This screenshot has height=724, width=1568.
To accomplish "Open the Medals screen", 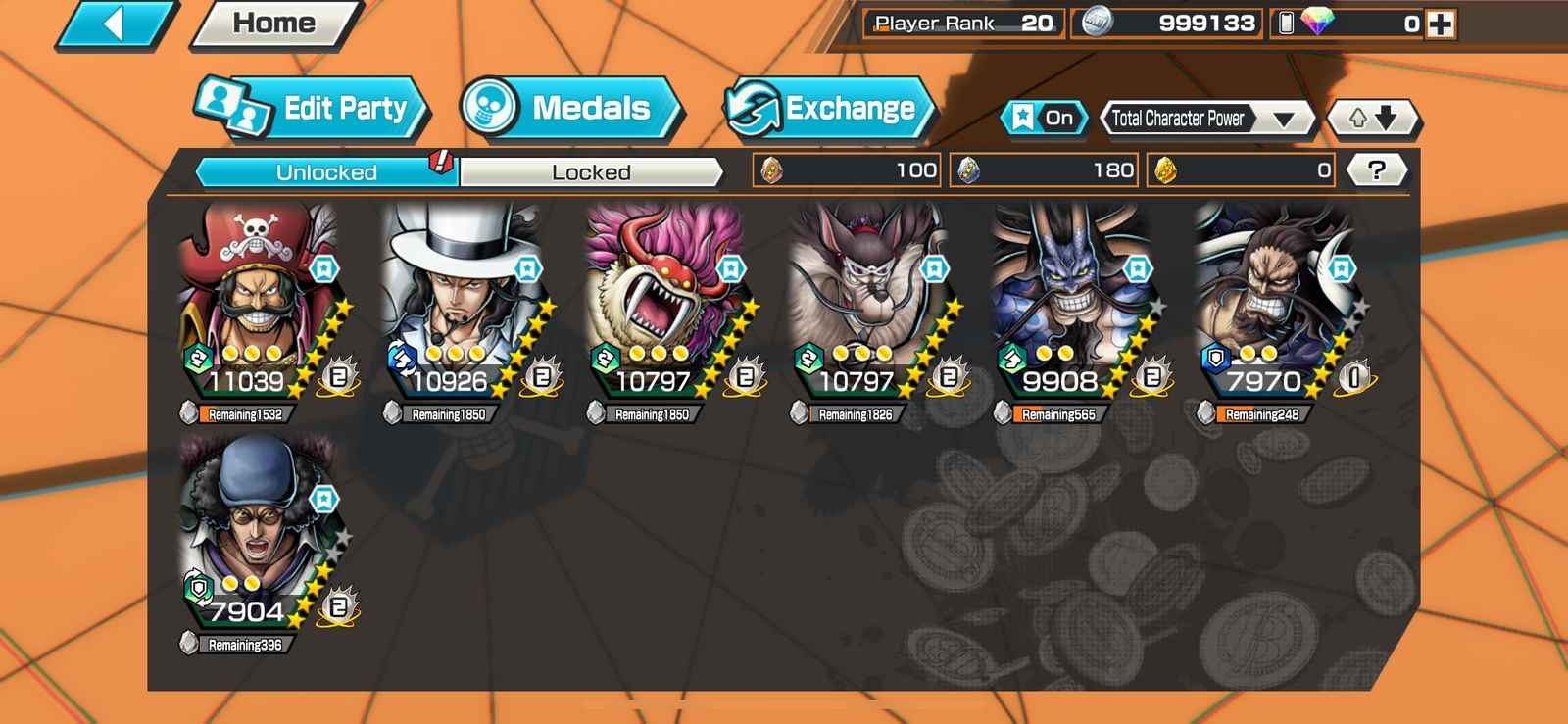I will tap(570, 108).
